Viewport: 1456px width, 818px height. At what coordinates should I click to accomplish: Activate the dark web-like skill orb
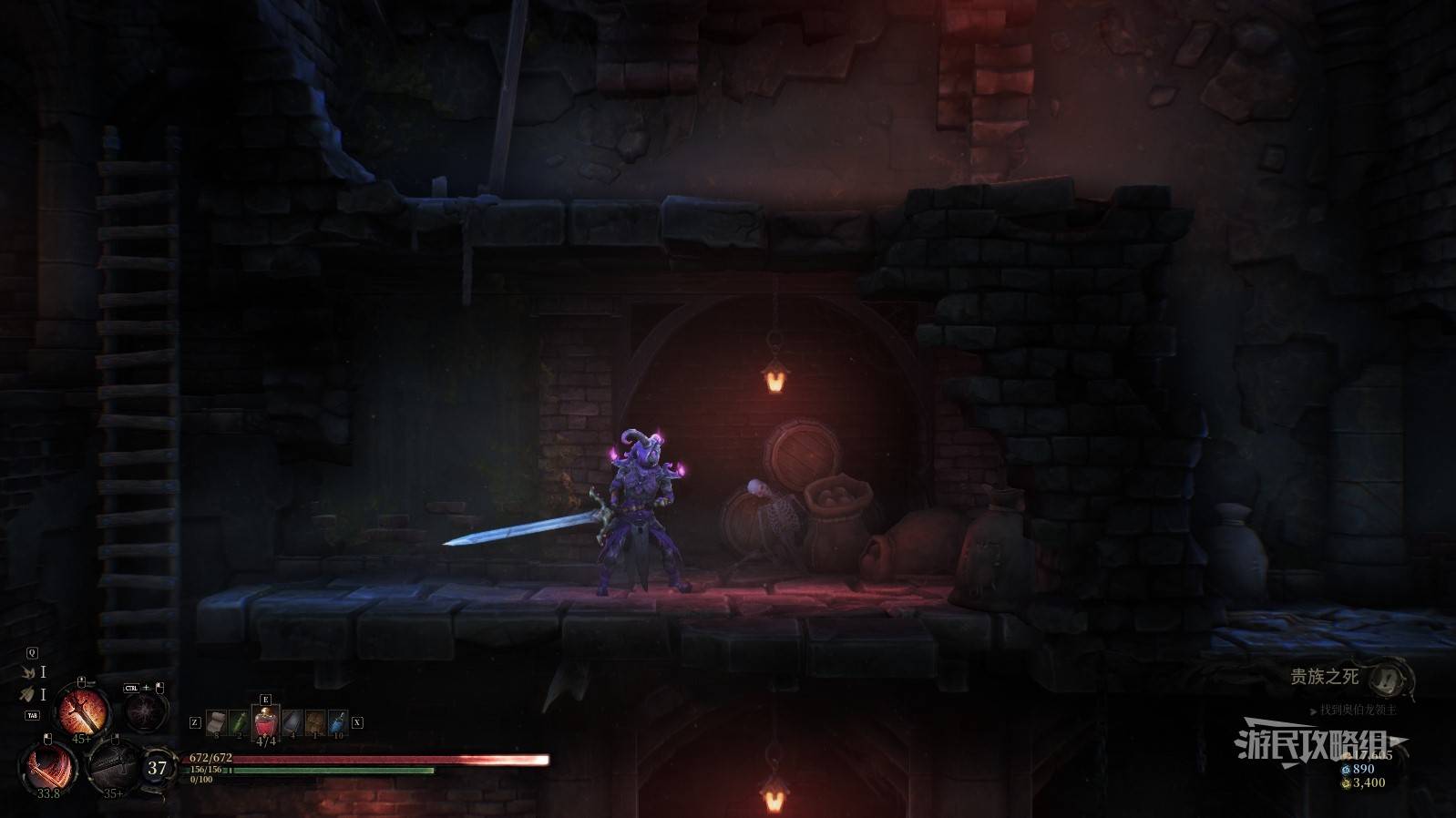click(x=144, y=711)
